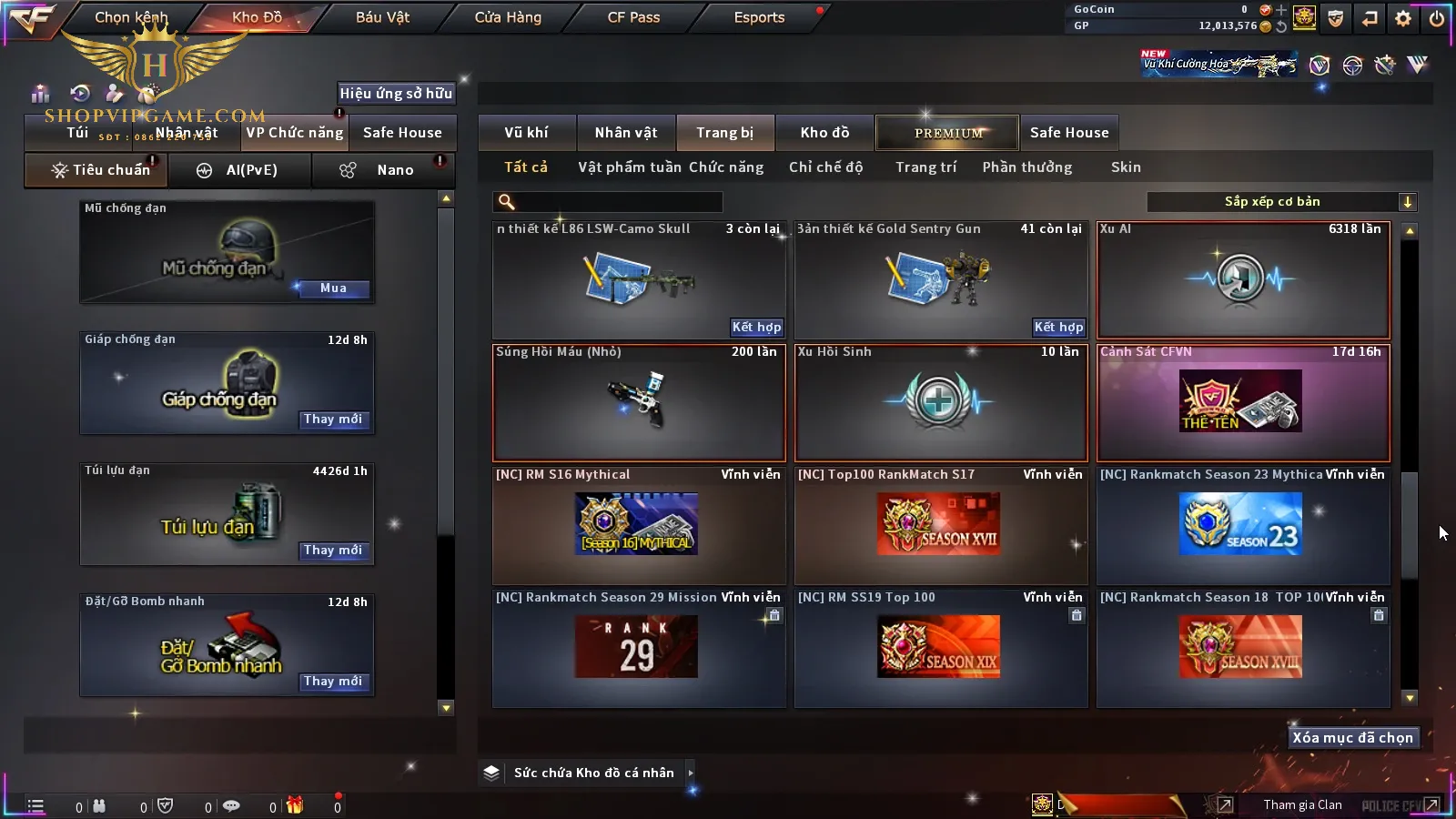Open the Esports menu
This screenshot has height=819, width=1456.
[x=759, y=17]
